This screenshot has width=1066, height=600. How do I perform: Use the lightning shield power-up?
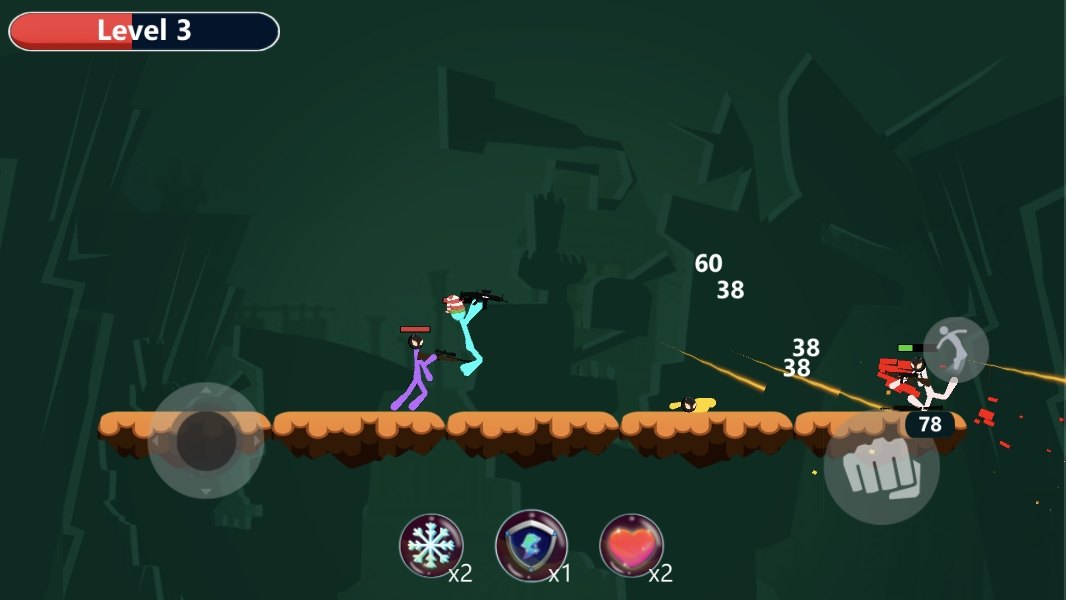(x=531, y=546)
